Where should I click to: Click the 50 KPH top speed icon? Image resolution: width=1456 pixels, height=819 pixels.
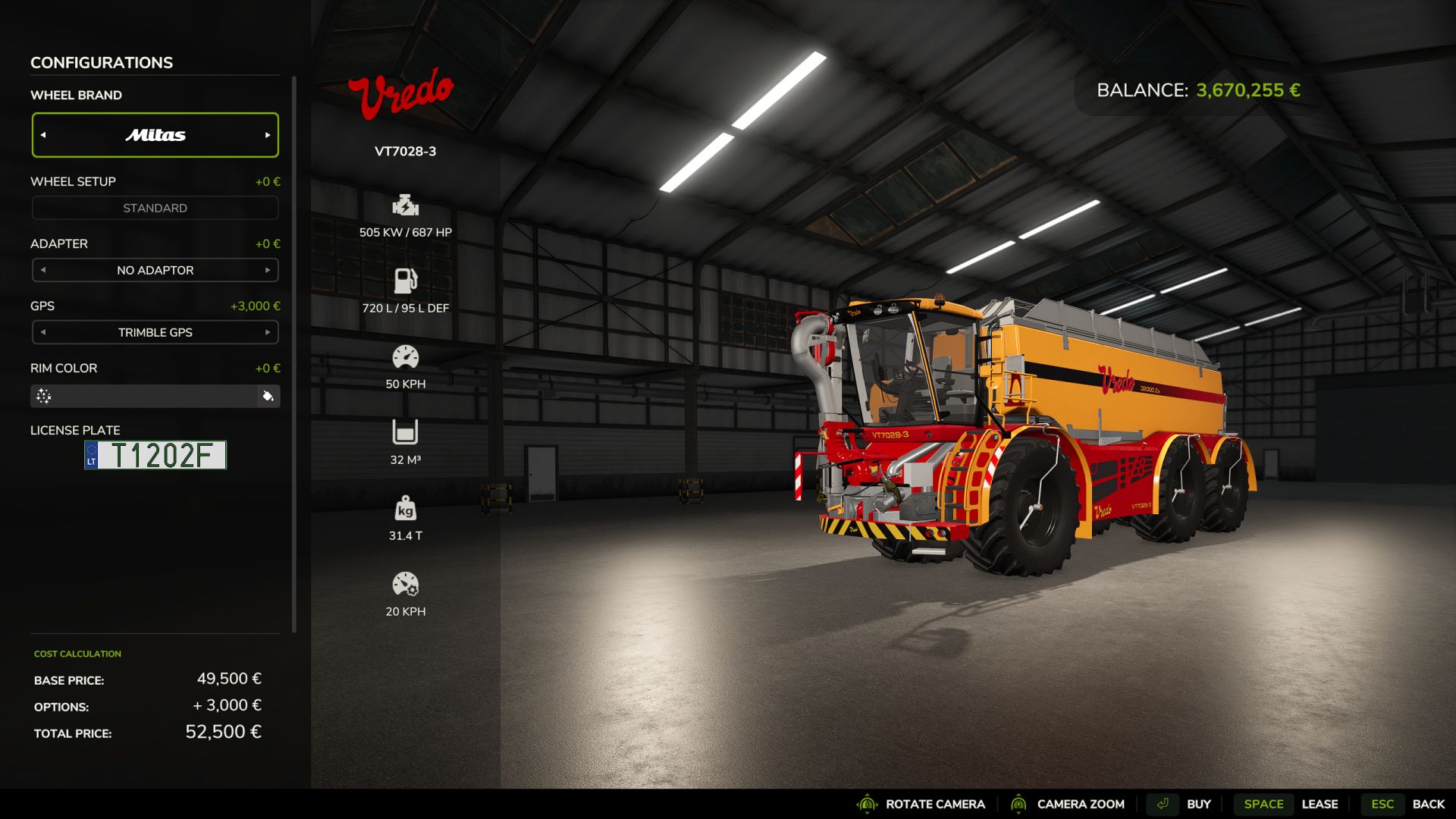pyautogui.click(x=406, y=356)
